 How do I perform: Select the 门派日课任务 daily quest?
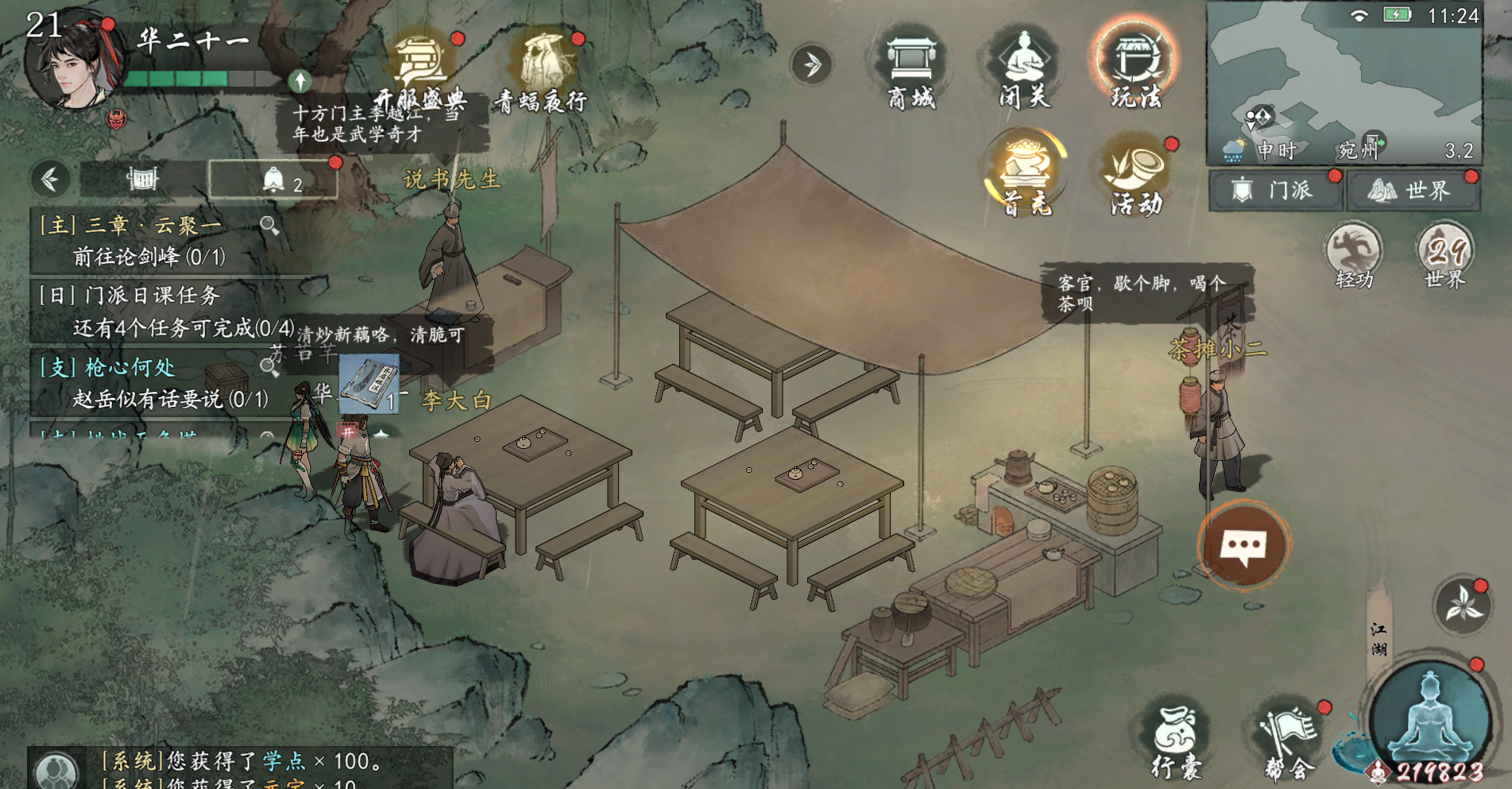159,311
